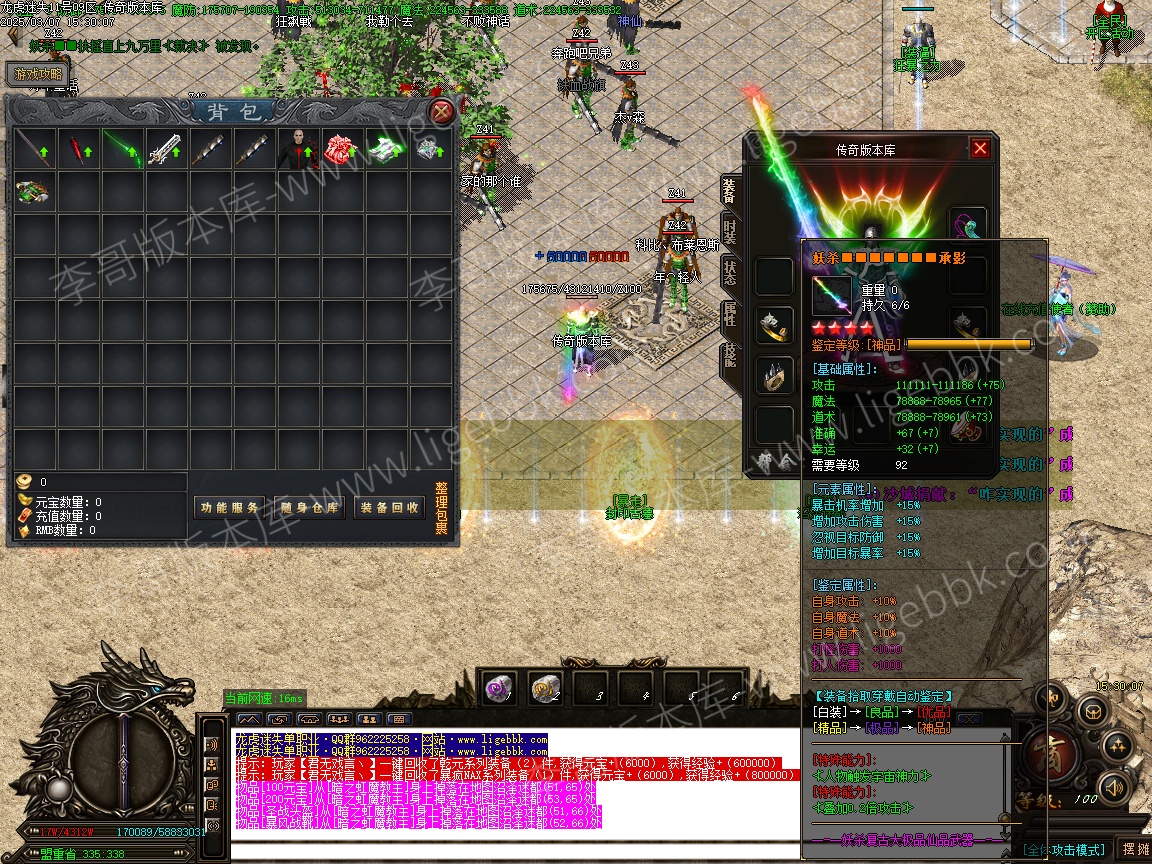1152x864 pixels.
Task: Select the green item in the second bag row
Action: point(34,191)
